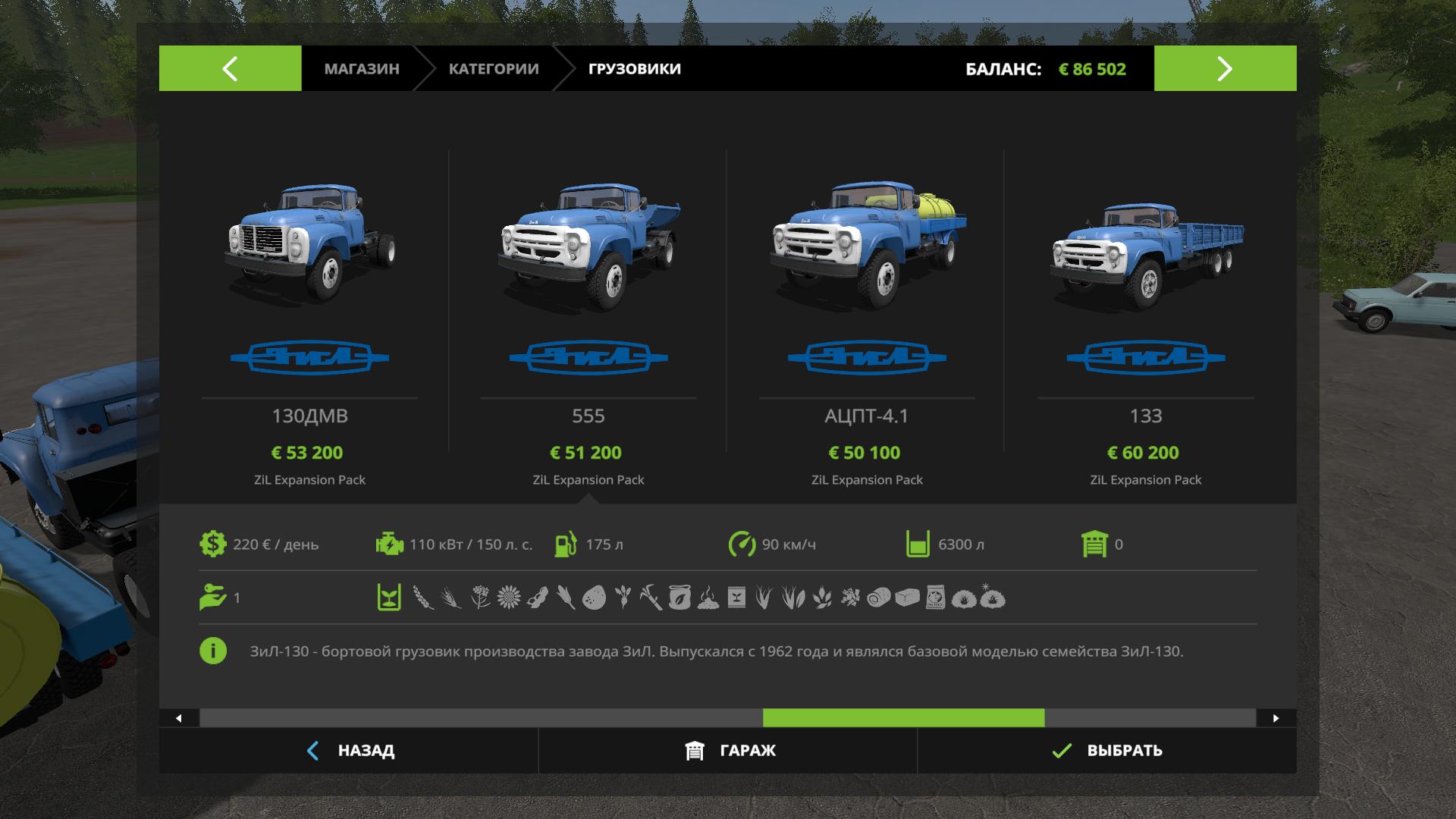Screen dimensions: 1456x819
Task: Go to the next shop page arrow
Action: click(x=1225, y=68)
